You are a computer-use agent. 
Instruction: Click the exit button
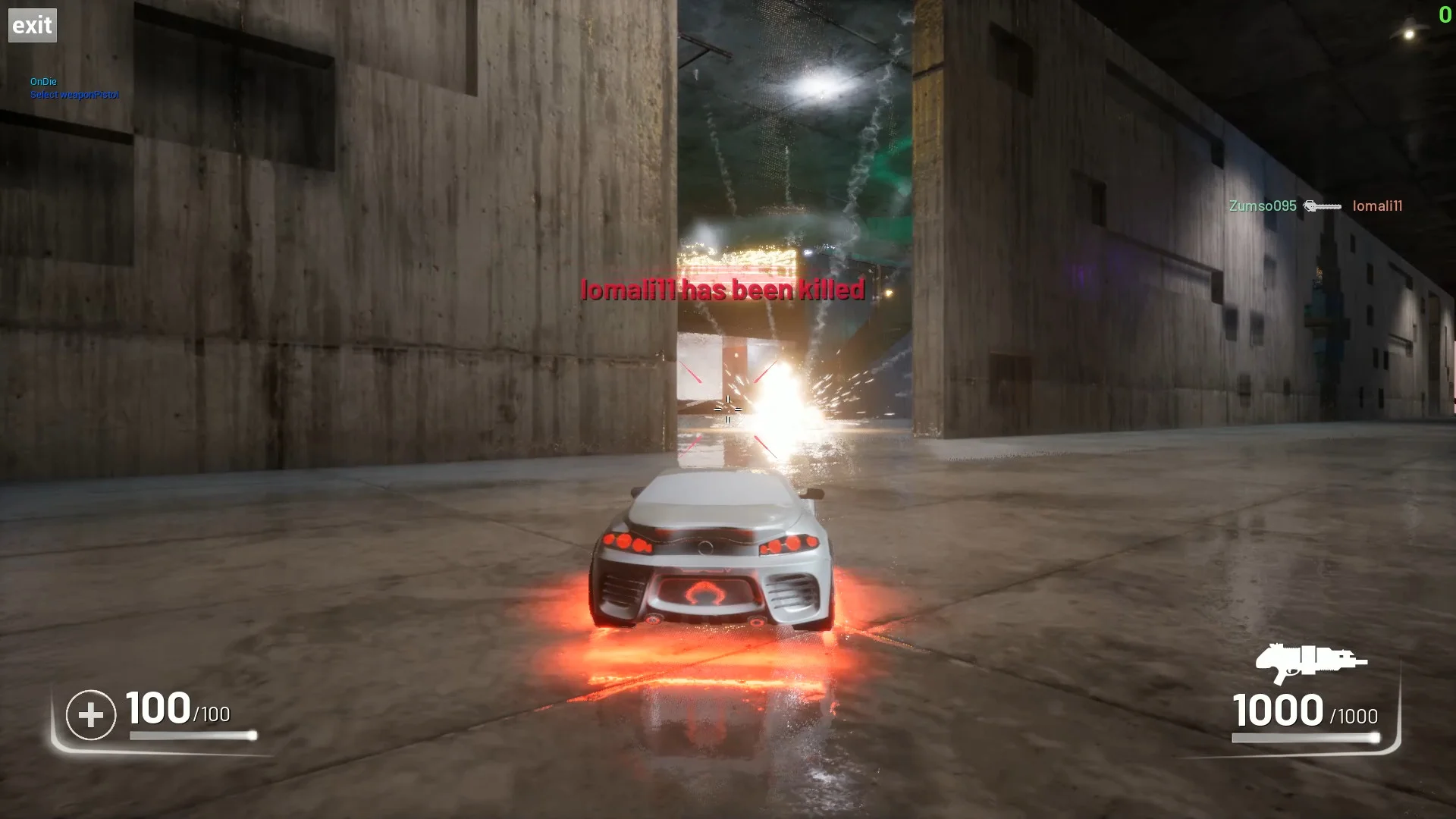coord(32,24)
